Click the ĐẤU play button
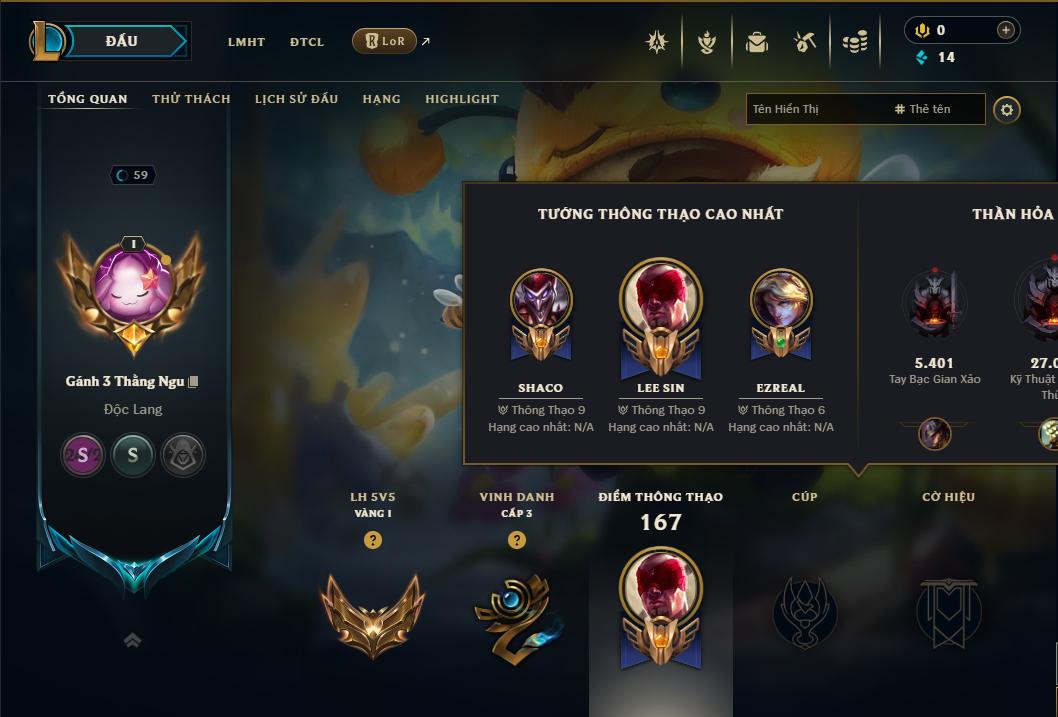The image size is (1058, 717). click(122, 41)
